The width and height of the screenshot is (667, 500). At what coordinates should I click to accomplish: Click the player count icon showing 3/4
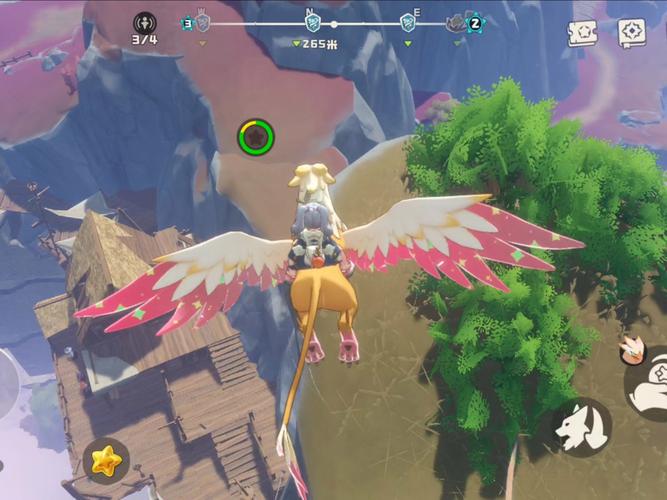[x=144, y=22]
